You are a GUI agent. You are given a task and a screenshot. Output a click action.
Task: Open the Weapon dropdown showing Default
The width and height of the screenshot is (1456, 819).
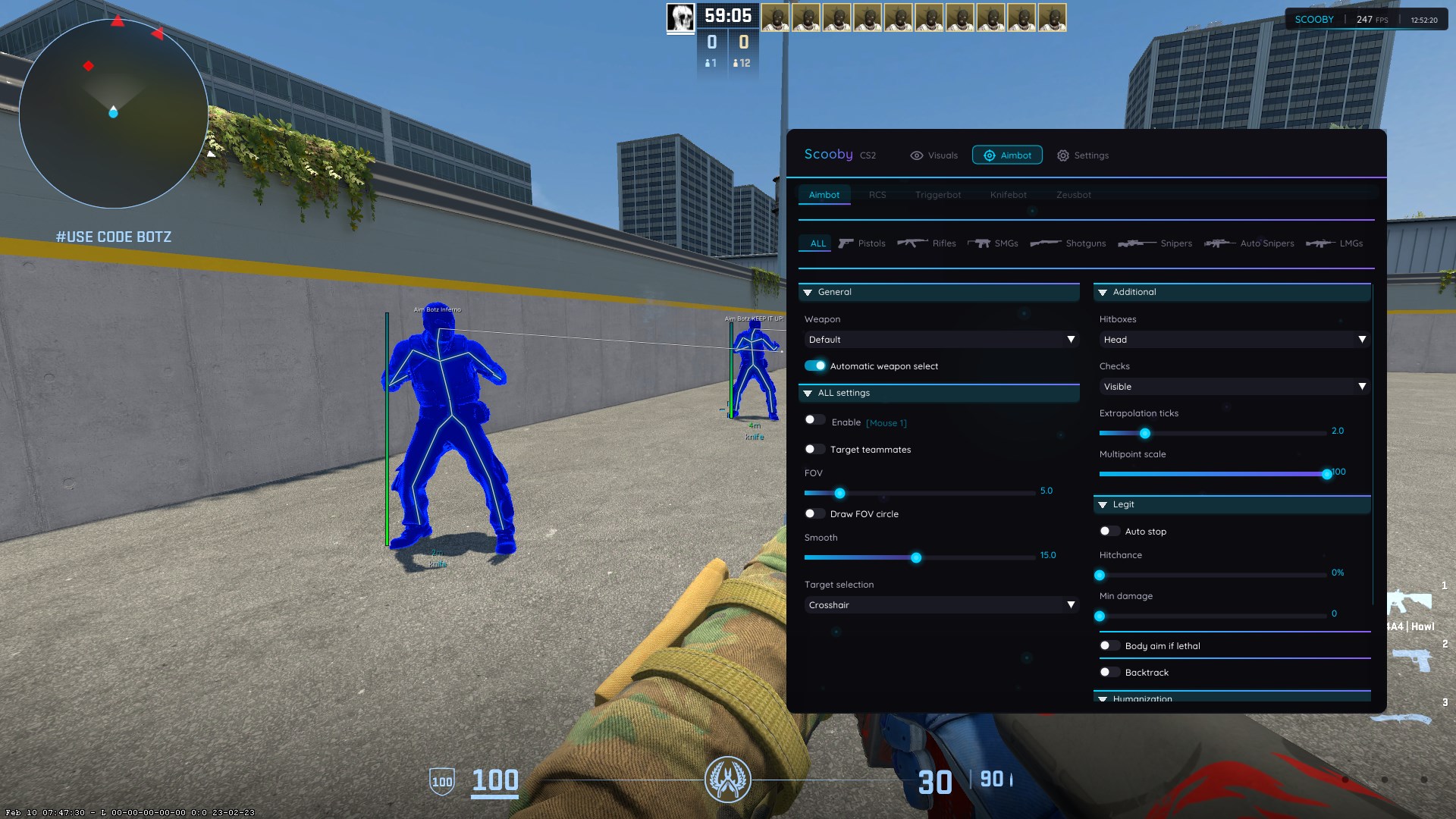pyautogui.click(x=940, y=340)
